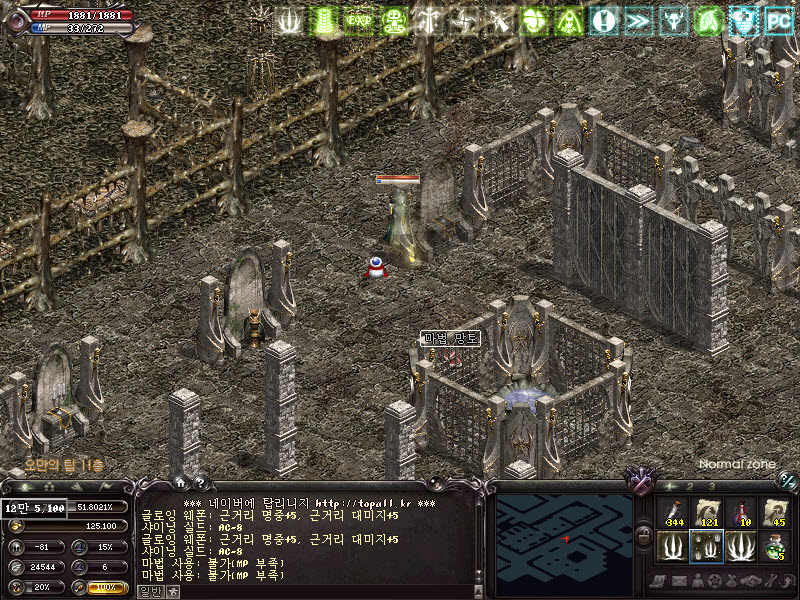The image size is (800, 600).
Task: Switch to hotbar page 2
Action: click(689, 486)
